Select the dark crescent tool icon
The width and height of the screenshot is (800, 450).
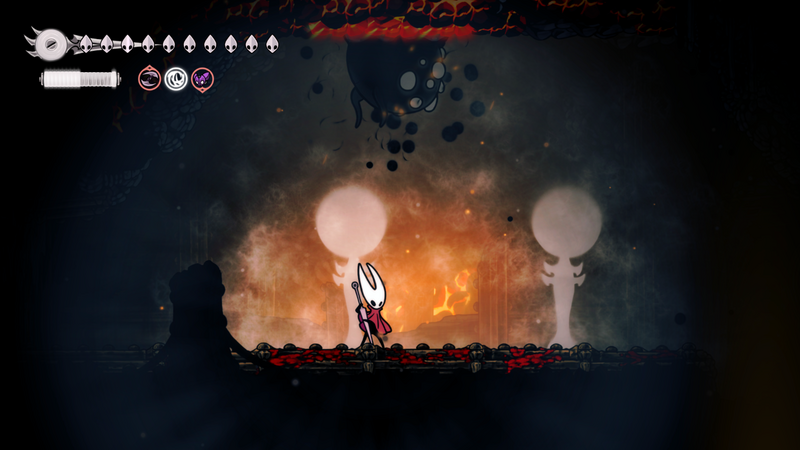tap(150, 78)
